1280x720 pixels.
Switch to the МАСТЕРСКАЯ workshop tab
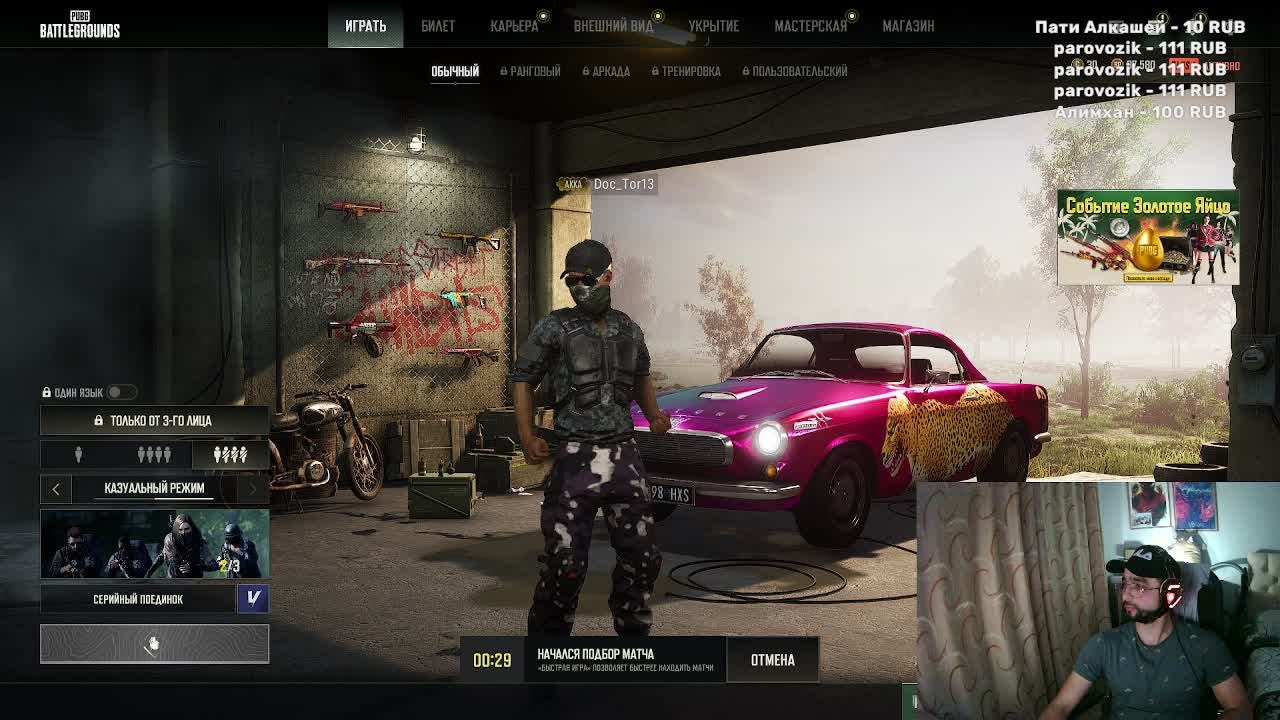(x=810, y=26)
